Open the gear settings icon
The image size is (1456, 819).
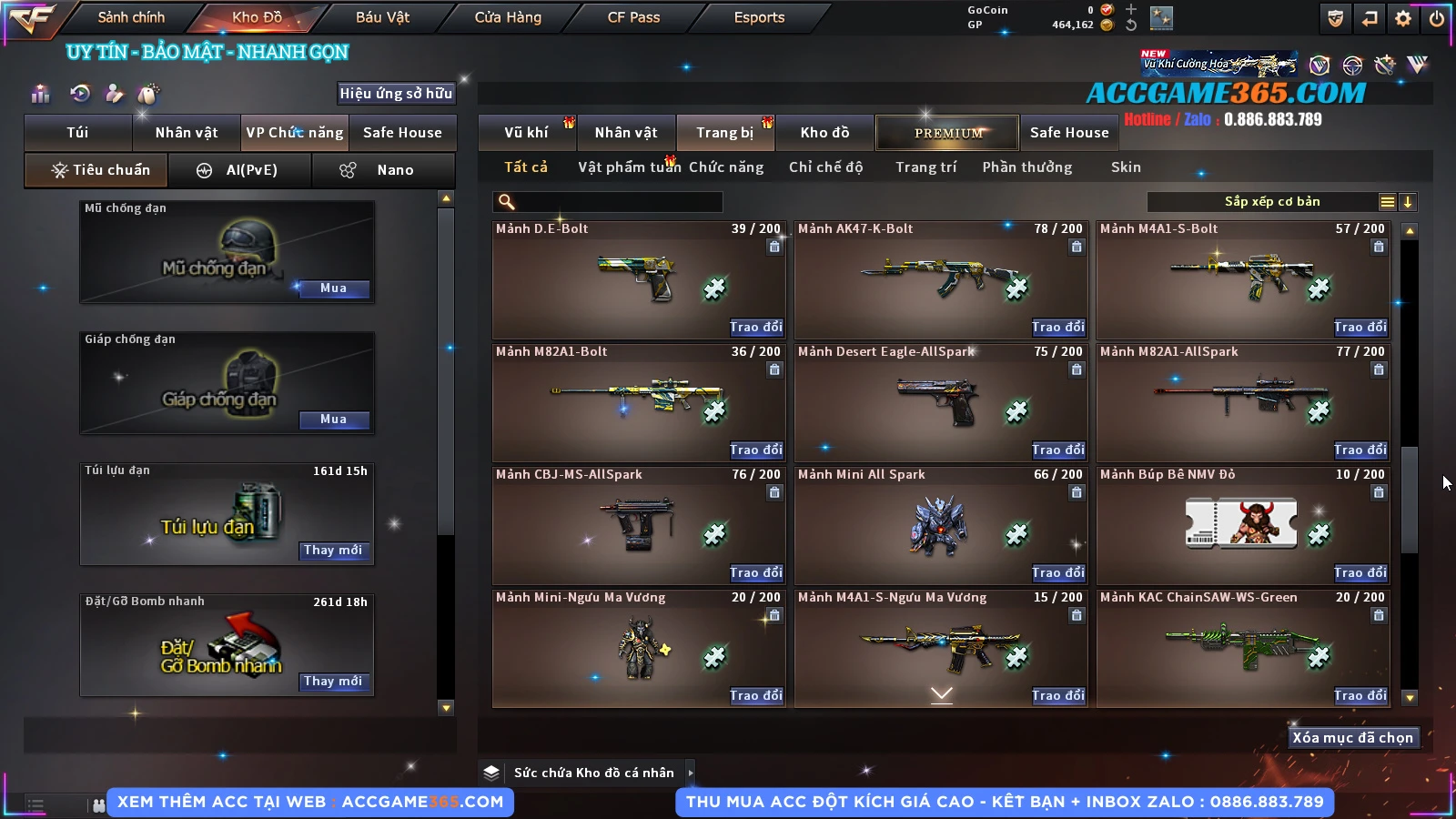tap(1403, 18)
